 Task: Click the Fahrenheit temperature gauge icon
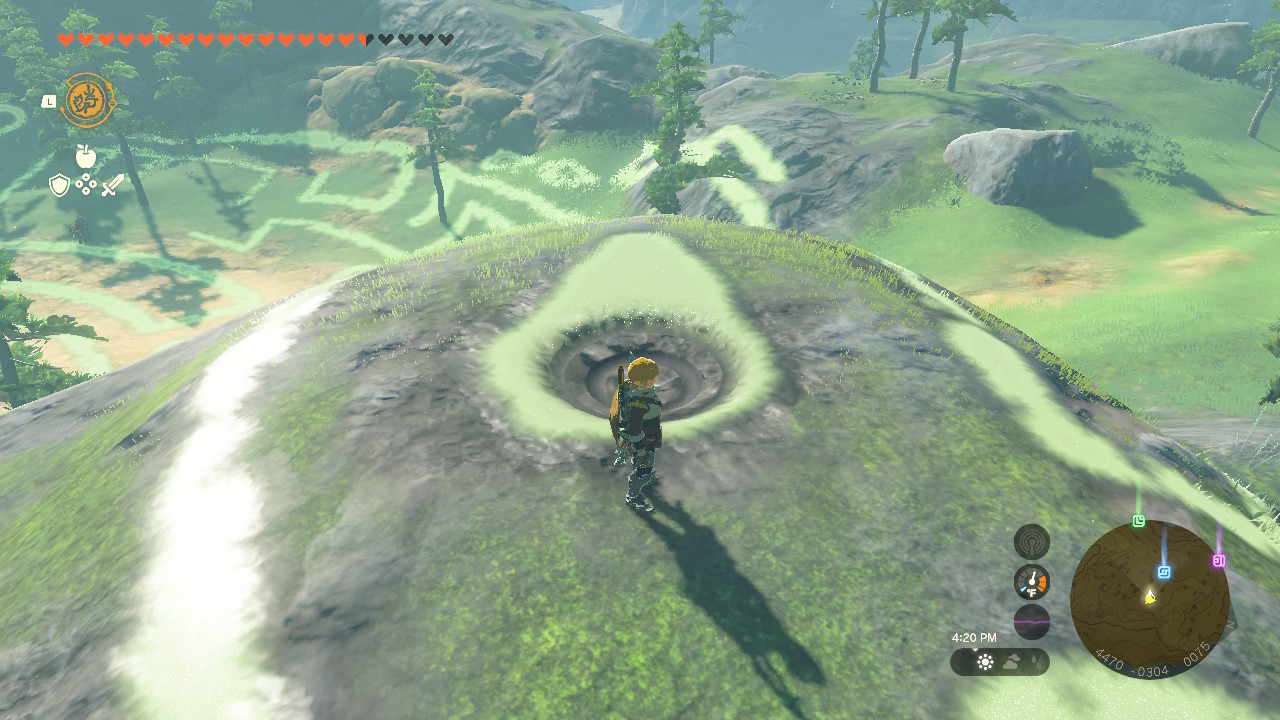pyautogui.click(x=1031, y=580)
